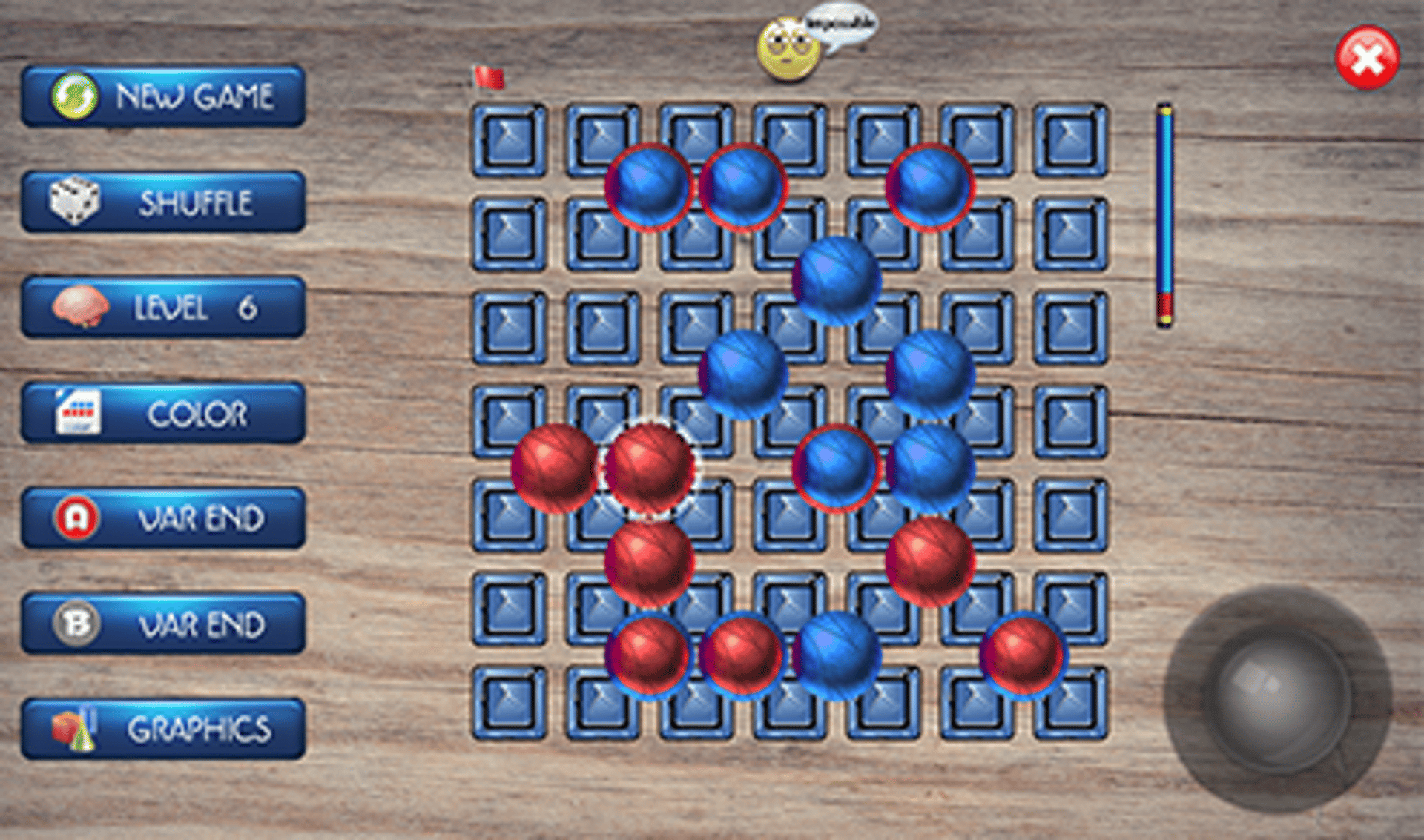The height and width of the screenshot is (840, 1424).
Task: Click the green spiral New Game icon
Action: 74,96
